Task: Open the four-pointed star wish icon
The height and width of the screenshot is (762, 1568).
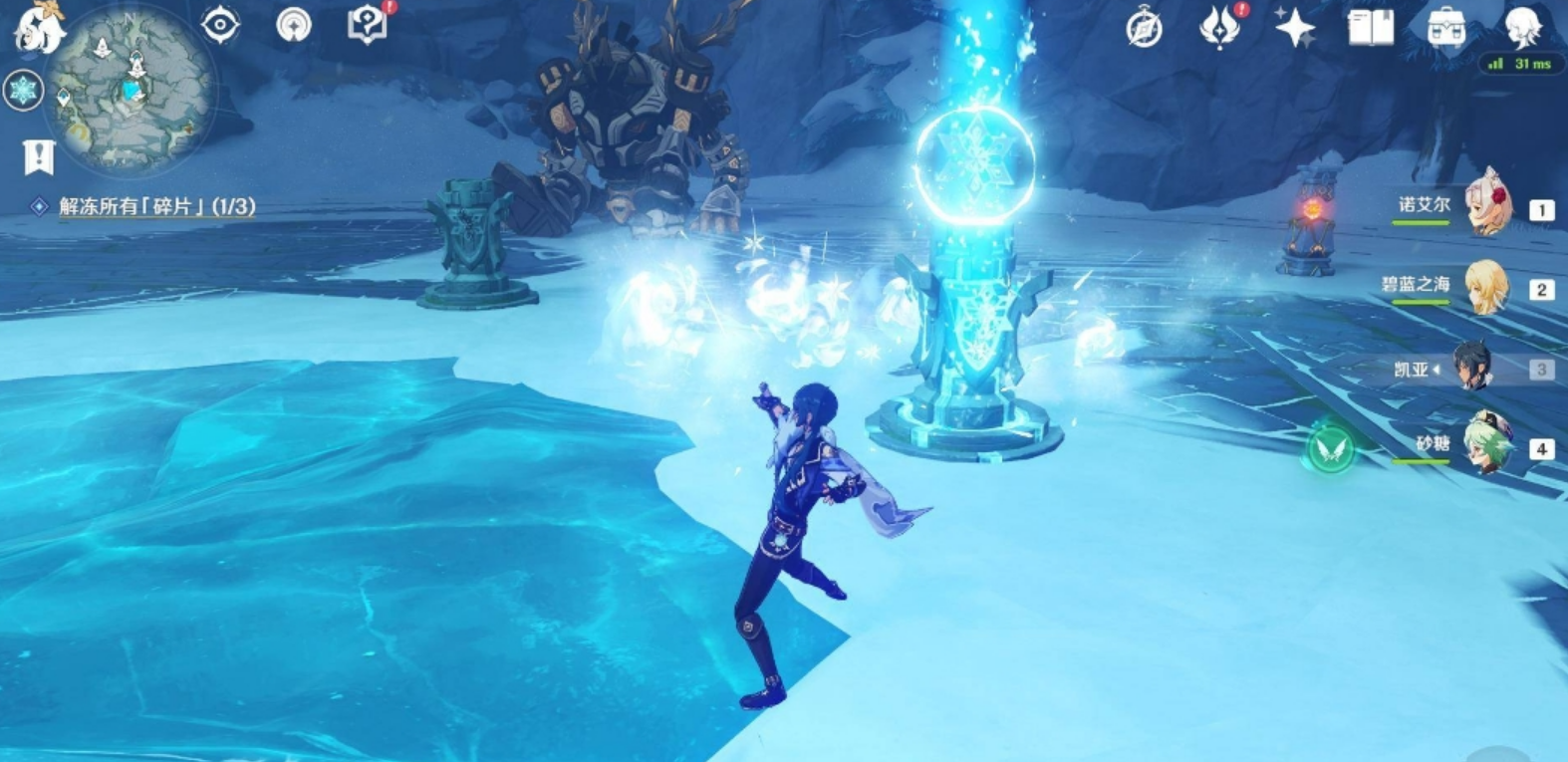Action: click(x=1294, y=27)
